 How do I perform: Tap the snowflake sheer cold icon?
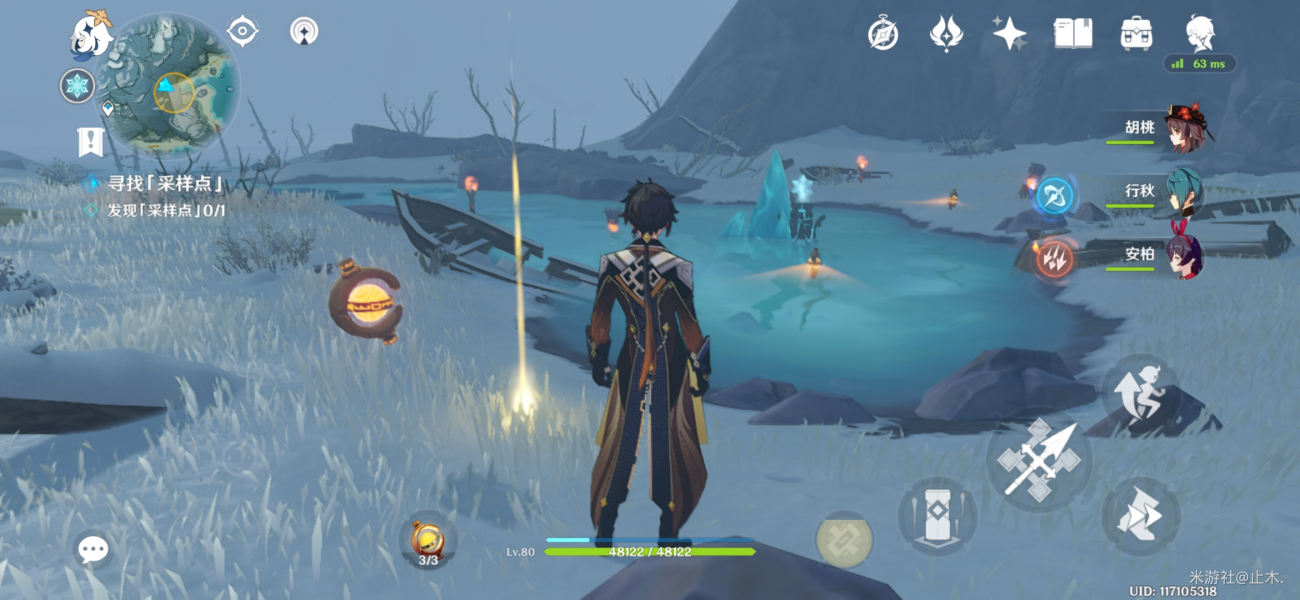(77, 86)
